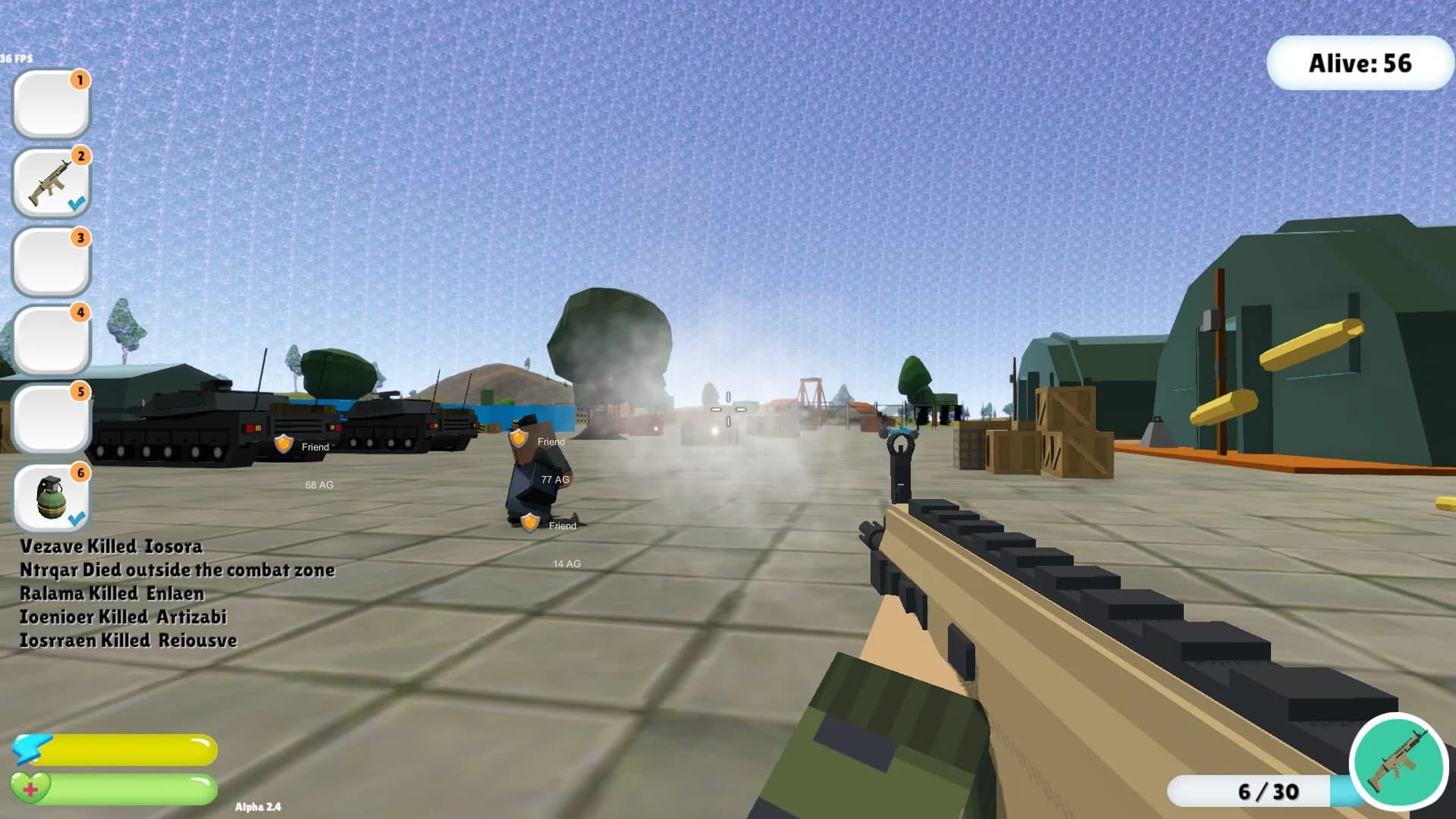
Task: Expand hotbar slot 4 contents
Action: point(50,339)
